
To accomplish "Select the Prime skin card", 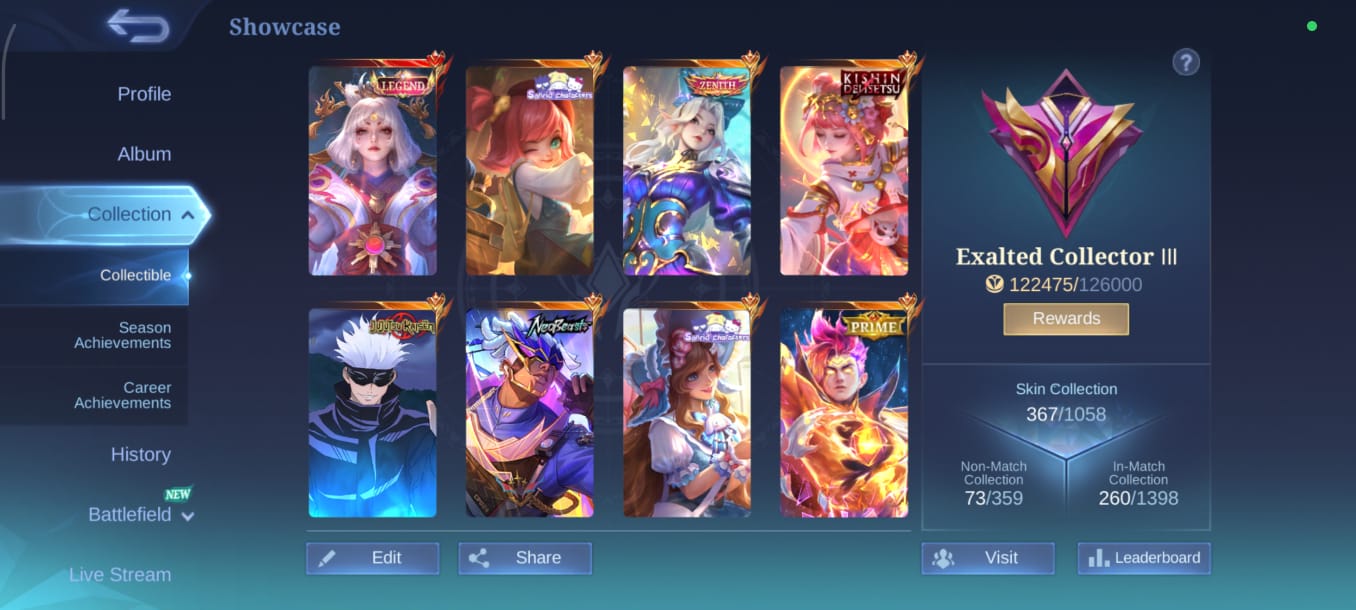I will pyautogui.click(x=844, y=413).
